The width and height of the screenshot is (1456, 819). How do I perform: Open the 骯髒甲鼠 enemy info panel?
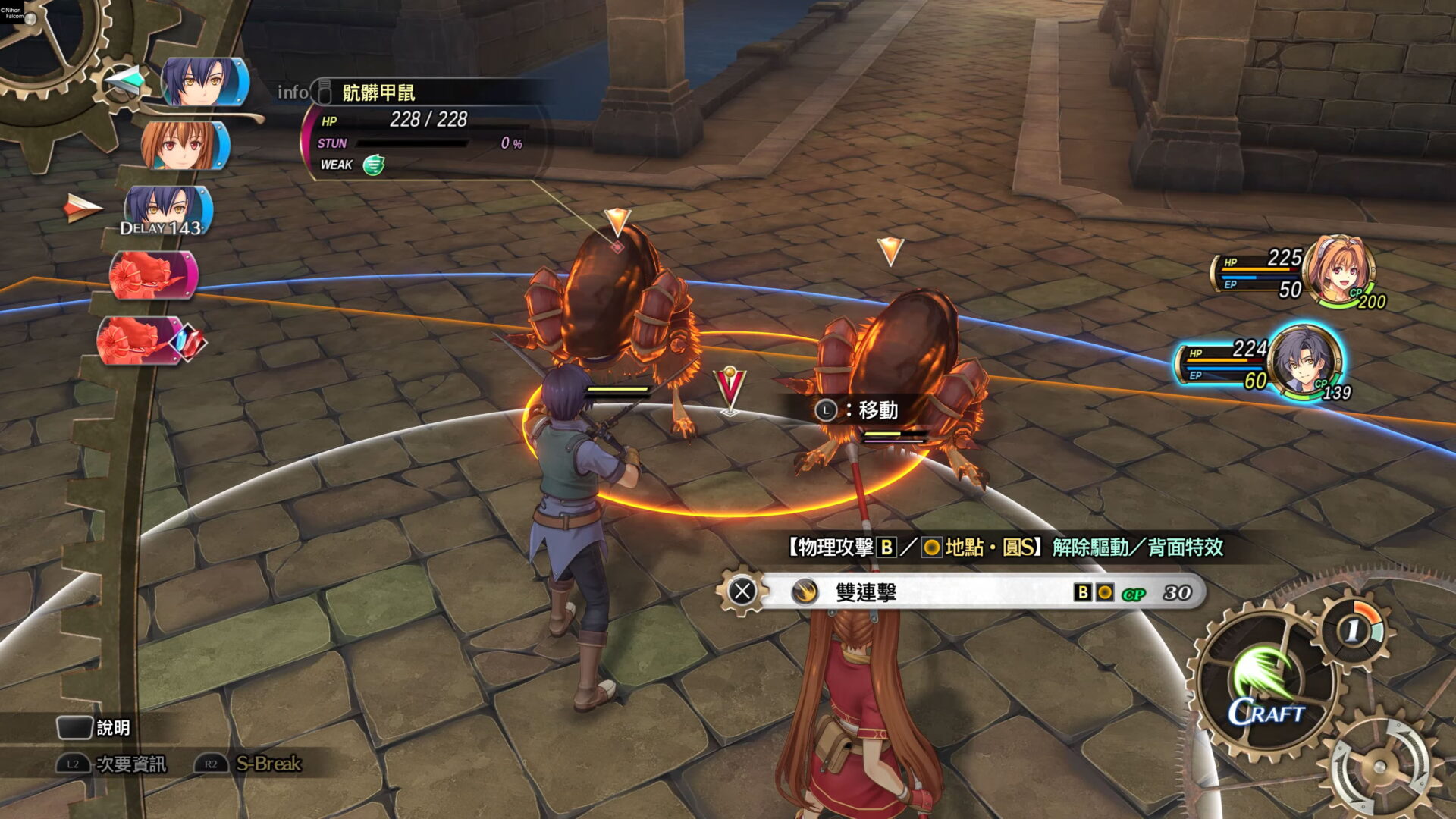tap(378, 93)
